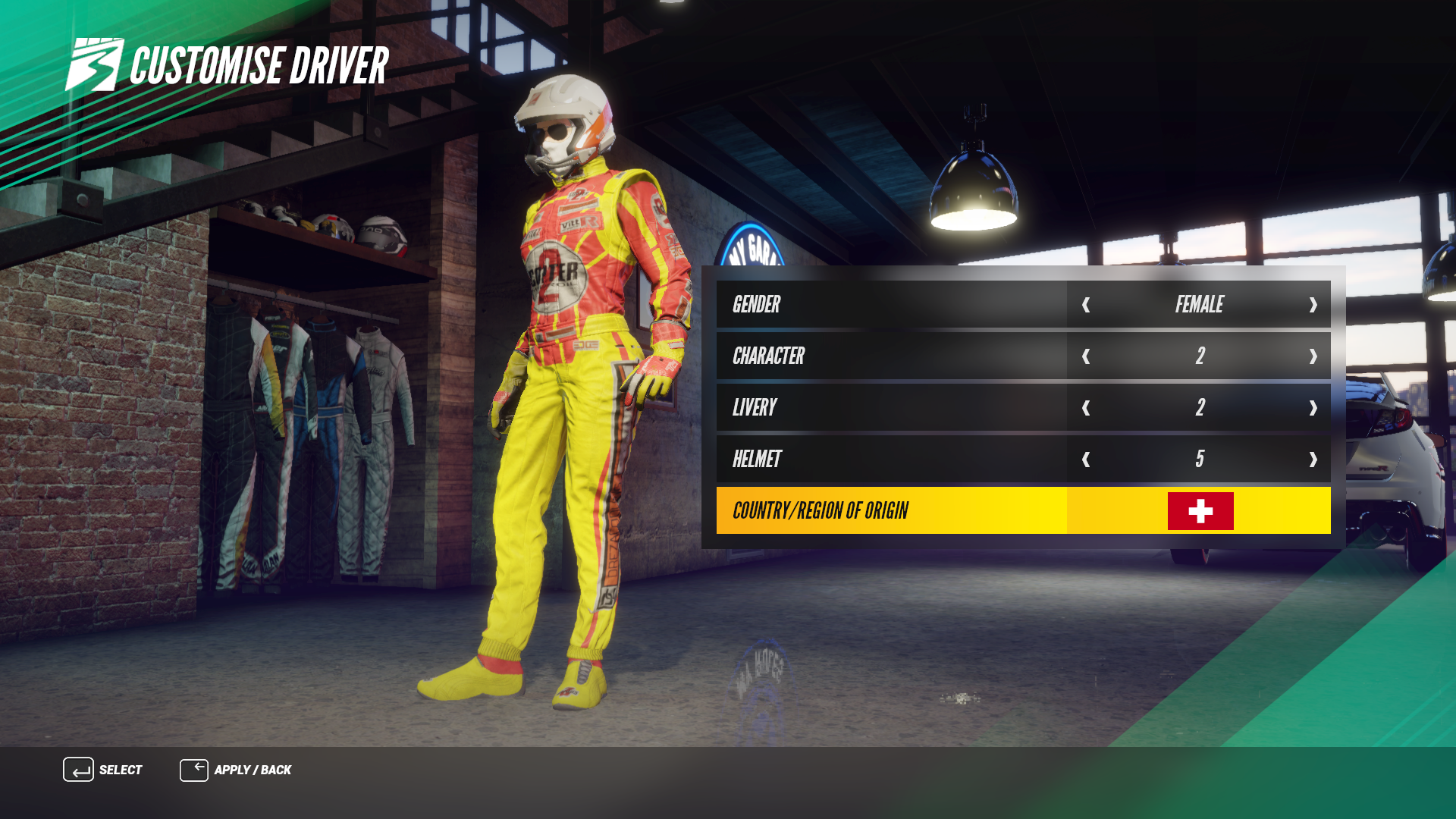This screenshot has width=1456, height=819.
Task: Choose previous Character with left arrow
Action: pos(1086,356)
